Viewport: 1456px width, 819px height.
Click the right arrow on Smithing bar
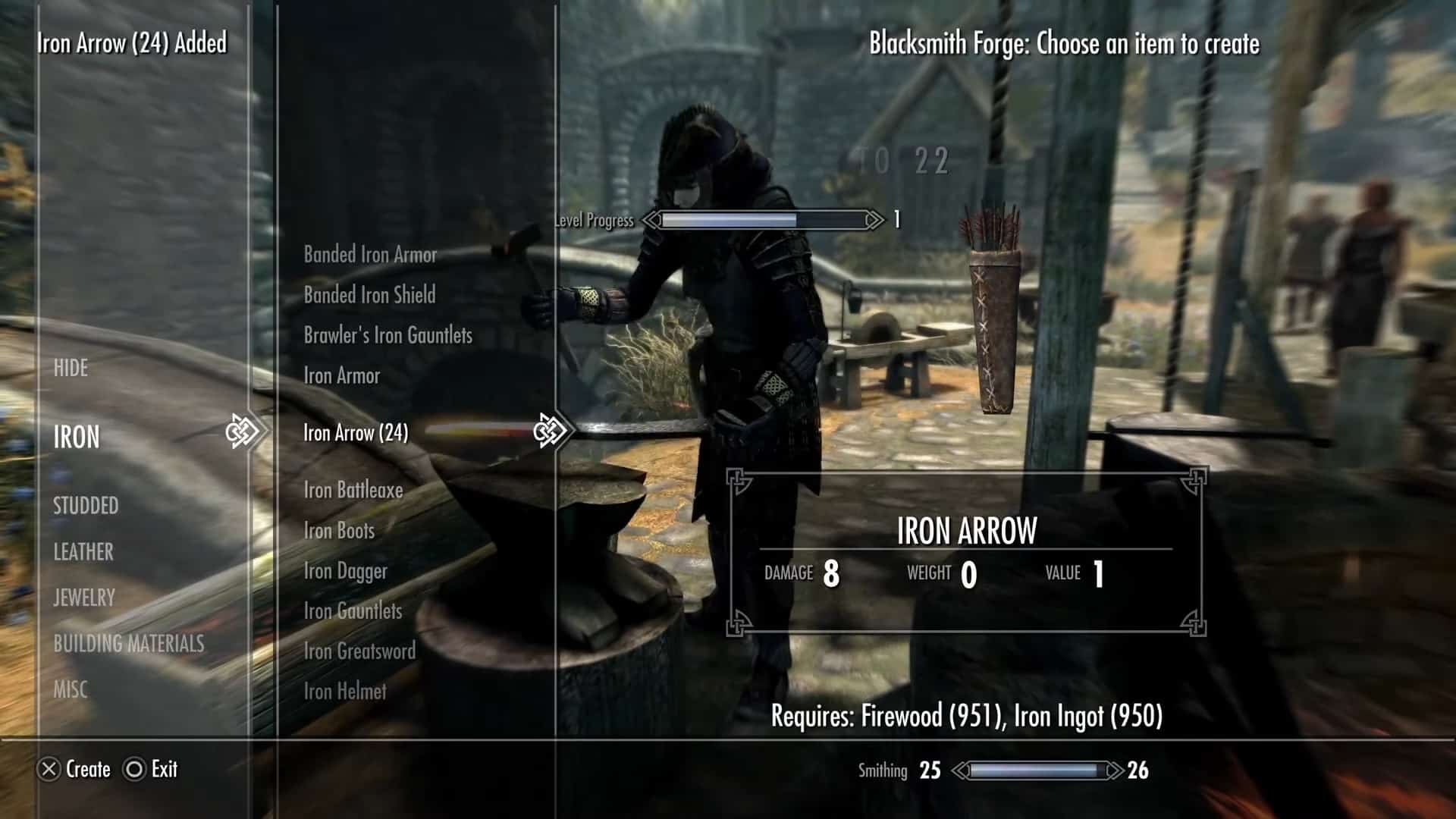pos(1113,770)
